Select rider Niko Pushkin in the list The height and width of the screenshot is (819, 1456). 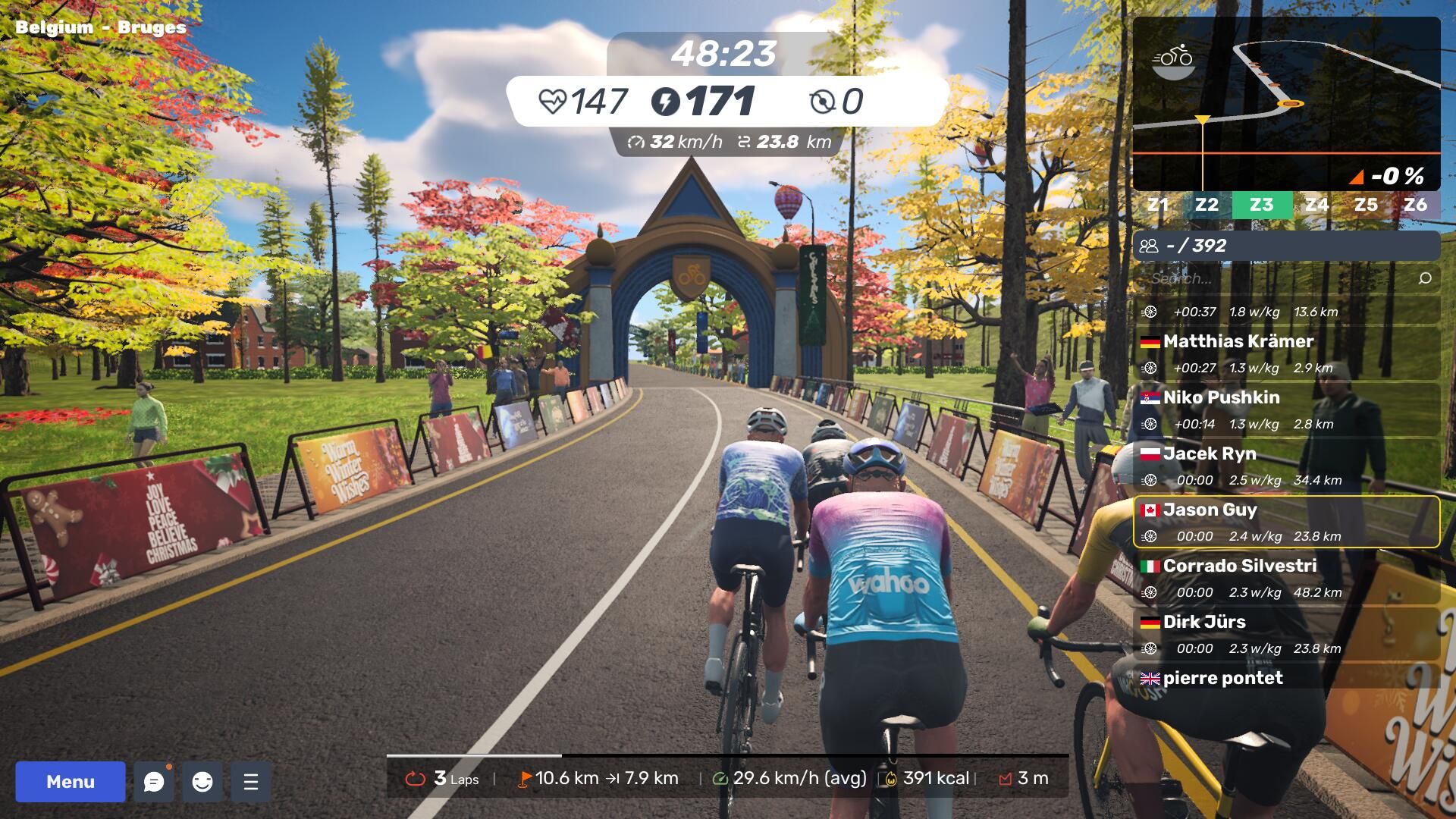click(x=1286, y=410)
